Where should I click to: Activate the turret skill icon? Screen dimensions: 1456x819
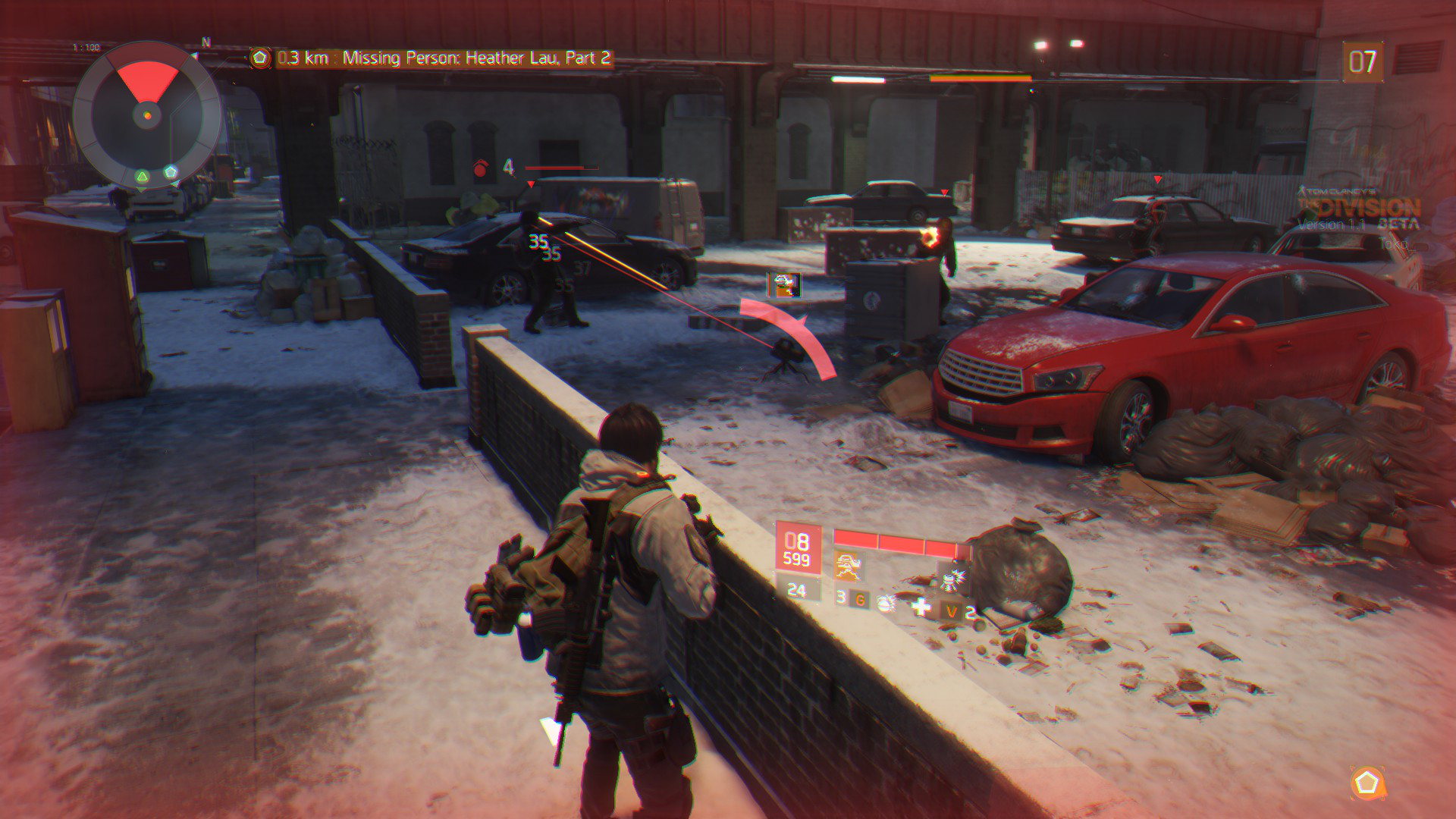(x=849, y=566)
